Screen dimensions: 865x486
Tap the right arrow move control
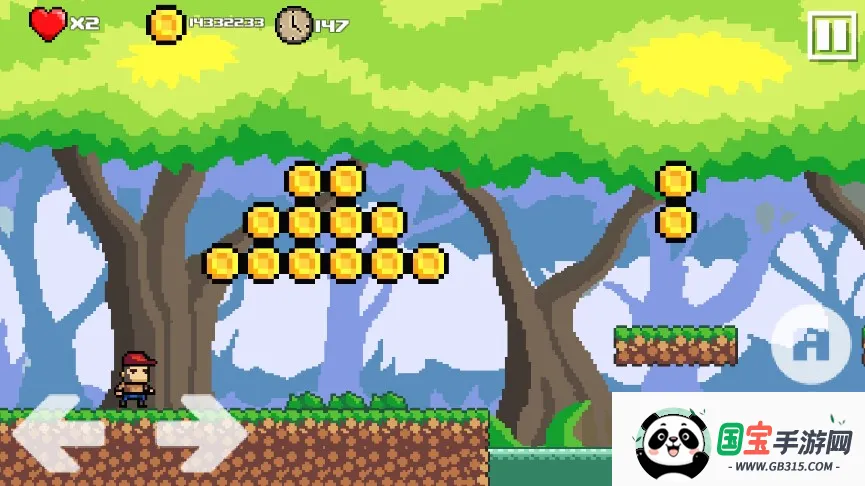click(x=200, y=433)
